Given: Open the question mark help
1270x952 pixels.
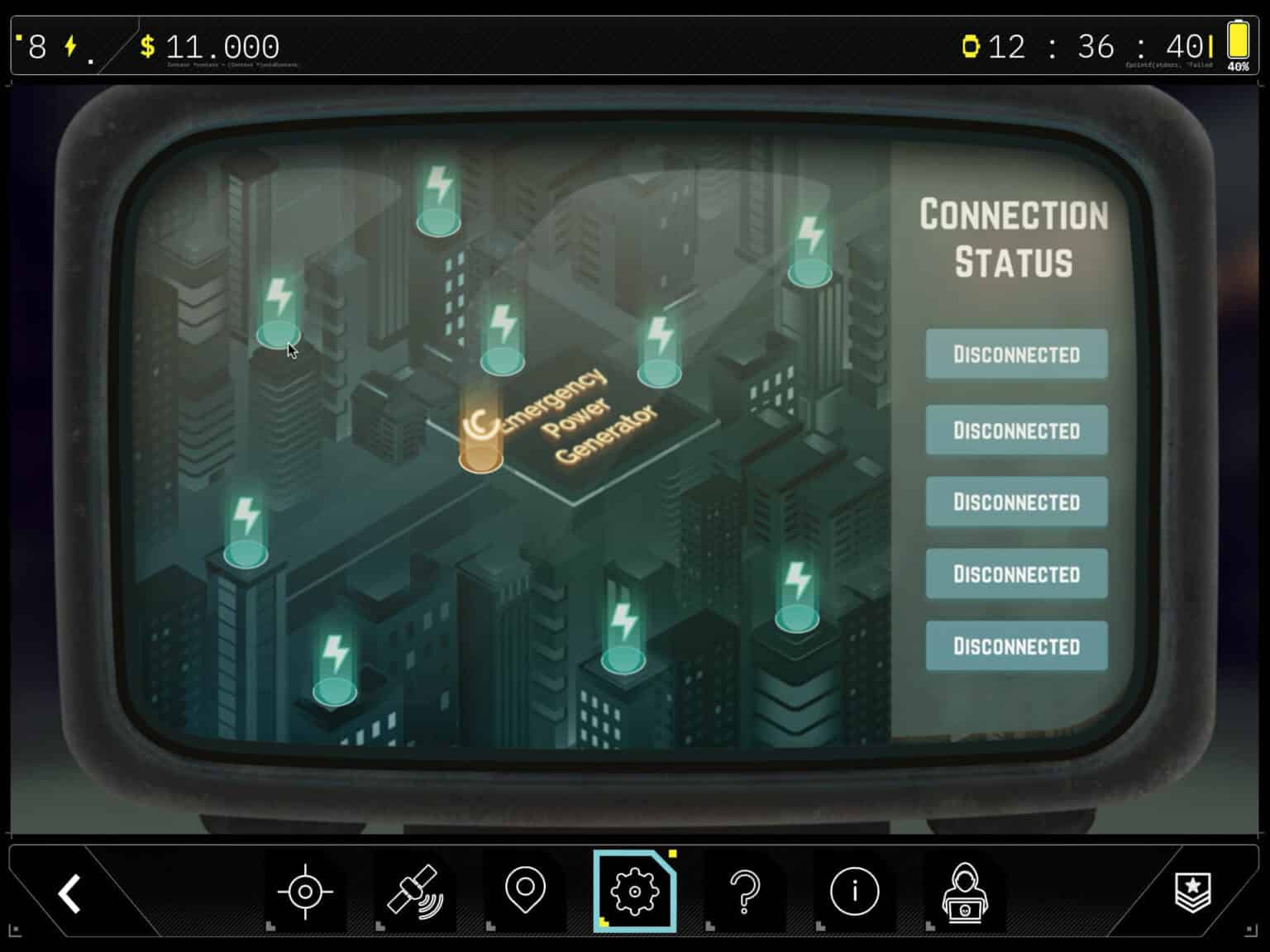Looking at the screenshot, I should [744, 892].
